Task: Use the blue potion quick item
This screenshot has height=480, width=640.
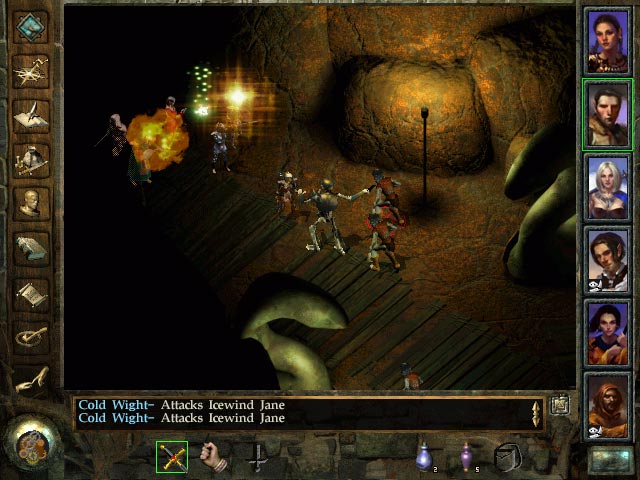Action: 423,456
